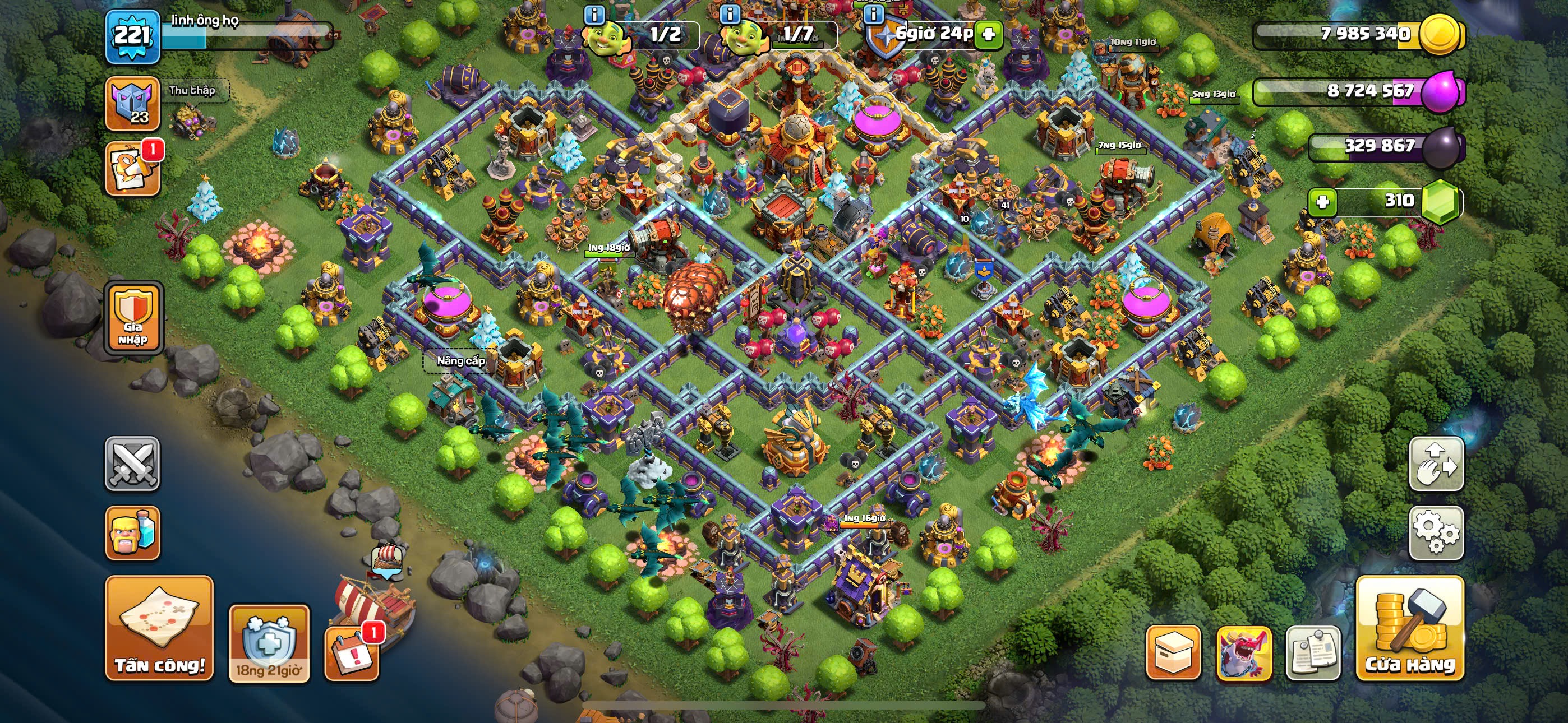1568x723 pixels.
Task: Open the settings gears menu
Action: click(1436, 532)
